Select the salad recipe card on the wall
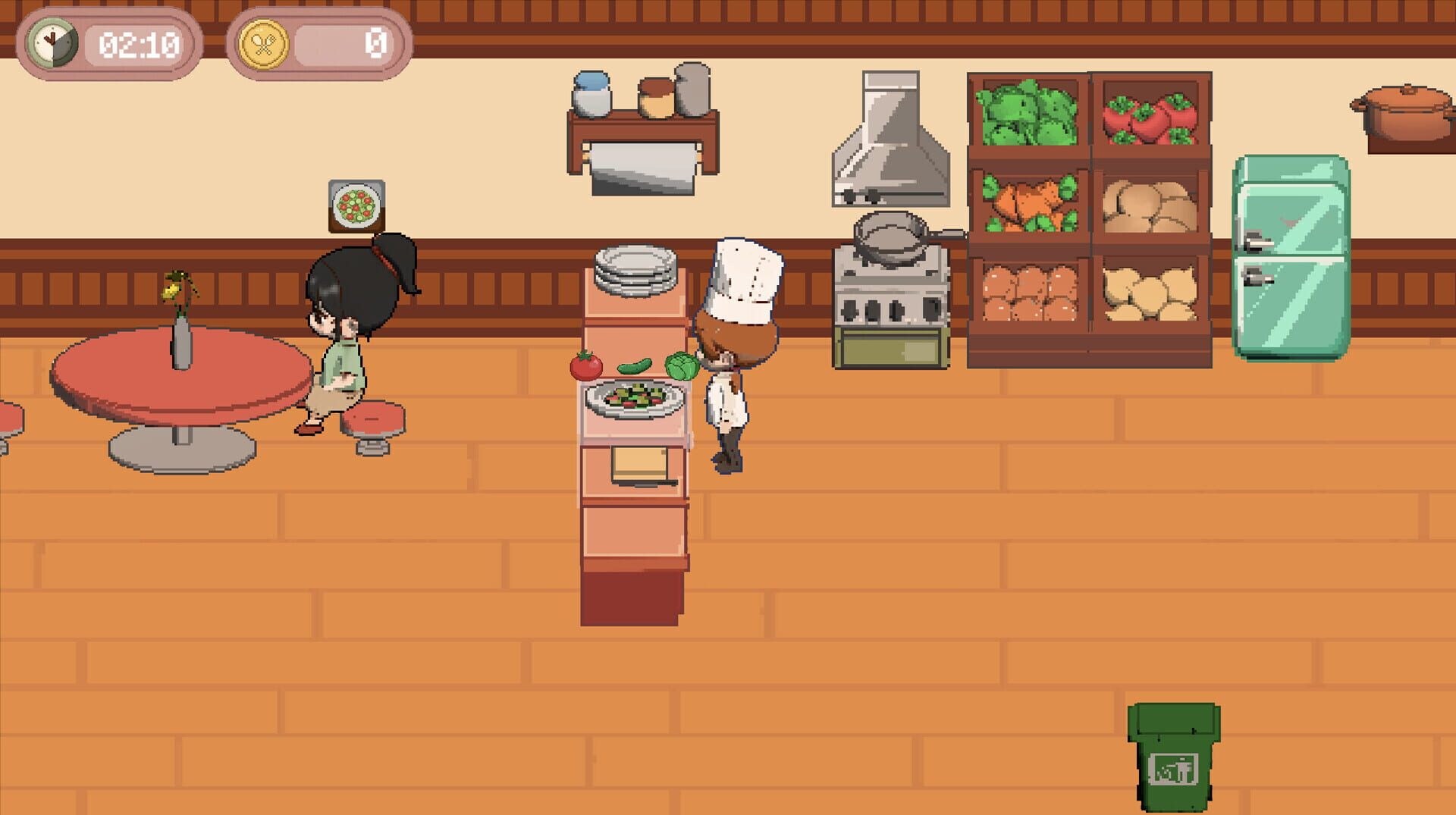Screen dimensions: 1456x815 tap(356, 203)
